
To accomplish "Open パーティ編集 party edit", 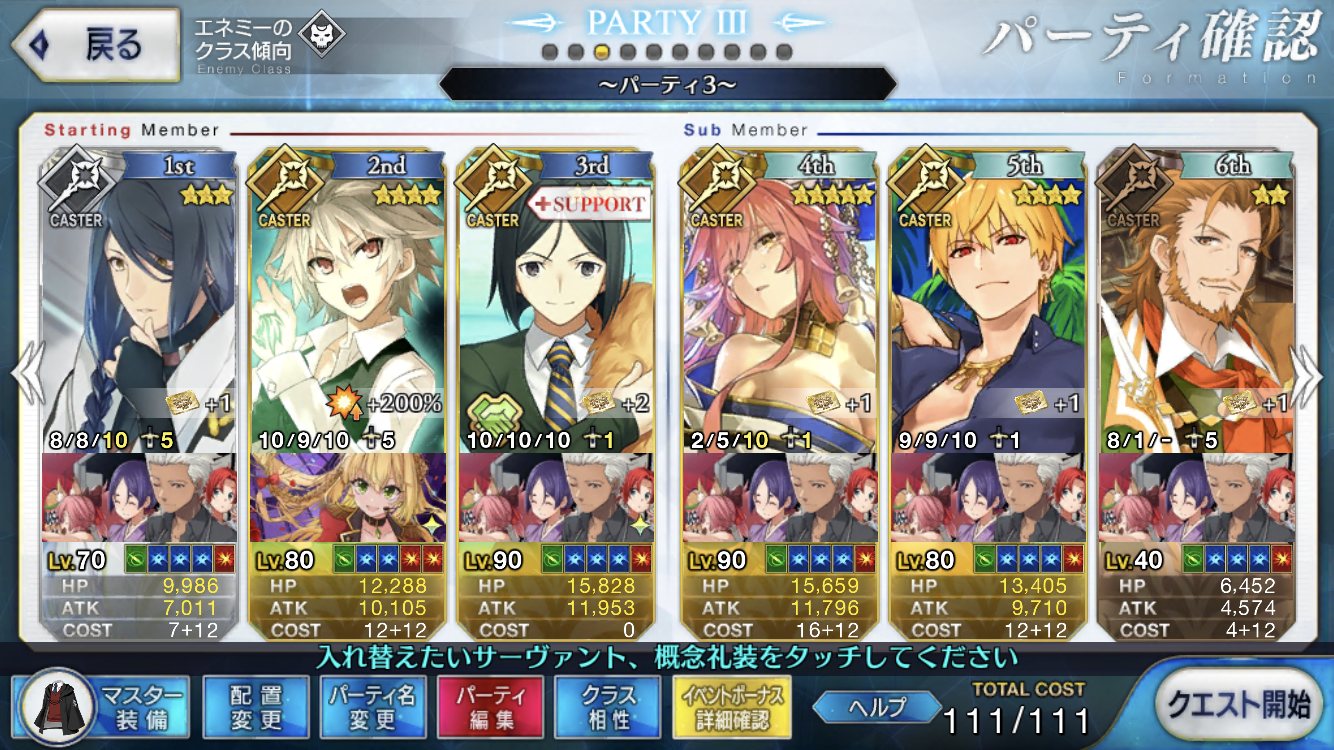I will click(490, 708).
